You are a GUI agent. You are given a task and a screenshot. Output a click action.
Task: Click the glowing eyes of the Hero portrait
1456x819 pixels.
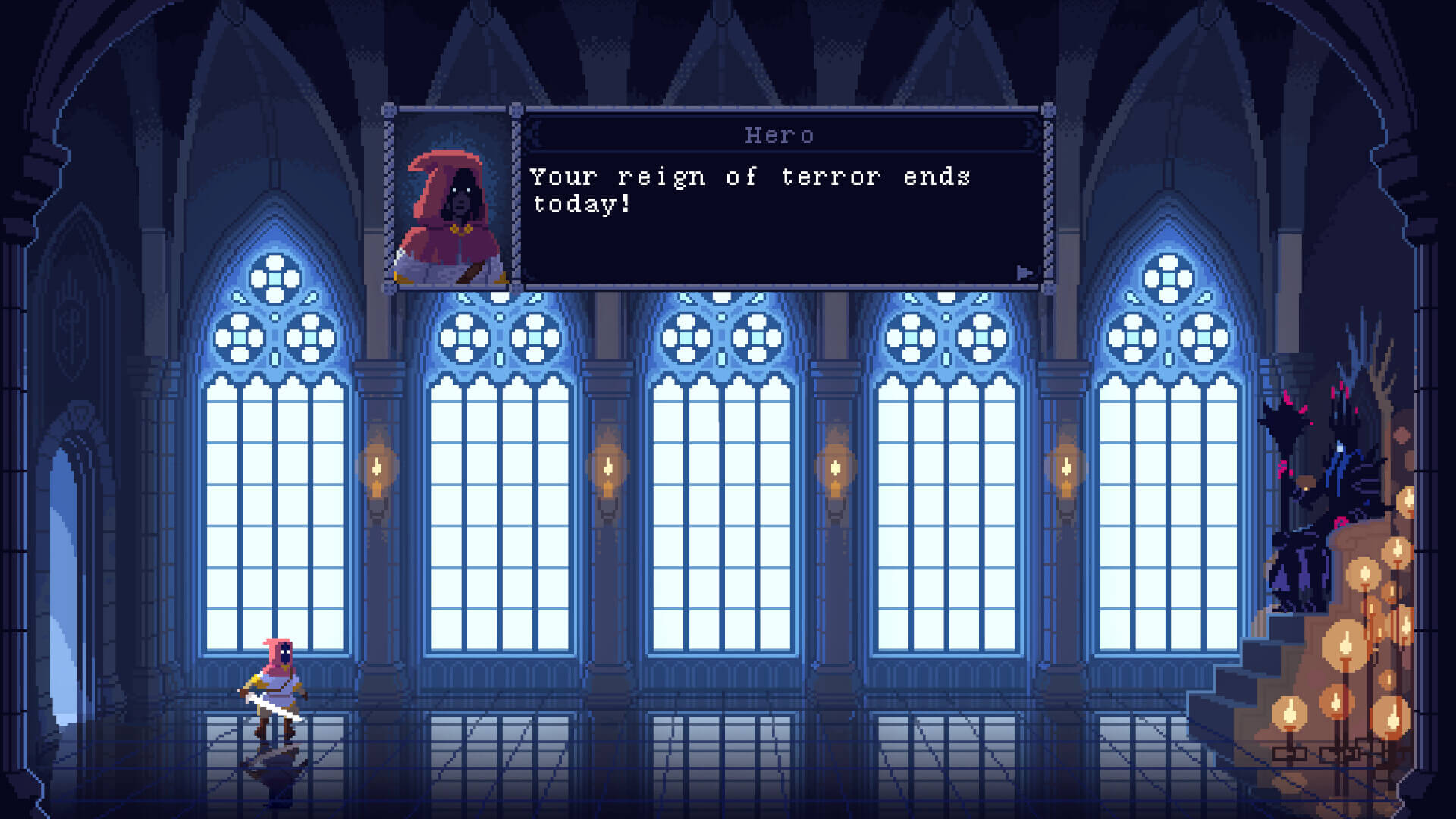coord(461,190)
